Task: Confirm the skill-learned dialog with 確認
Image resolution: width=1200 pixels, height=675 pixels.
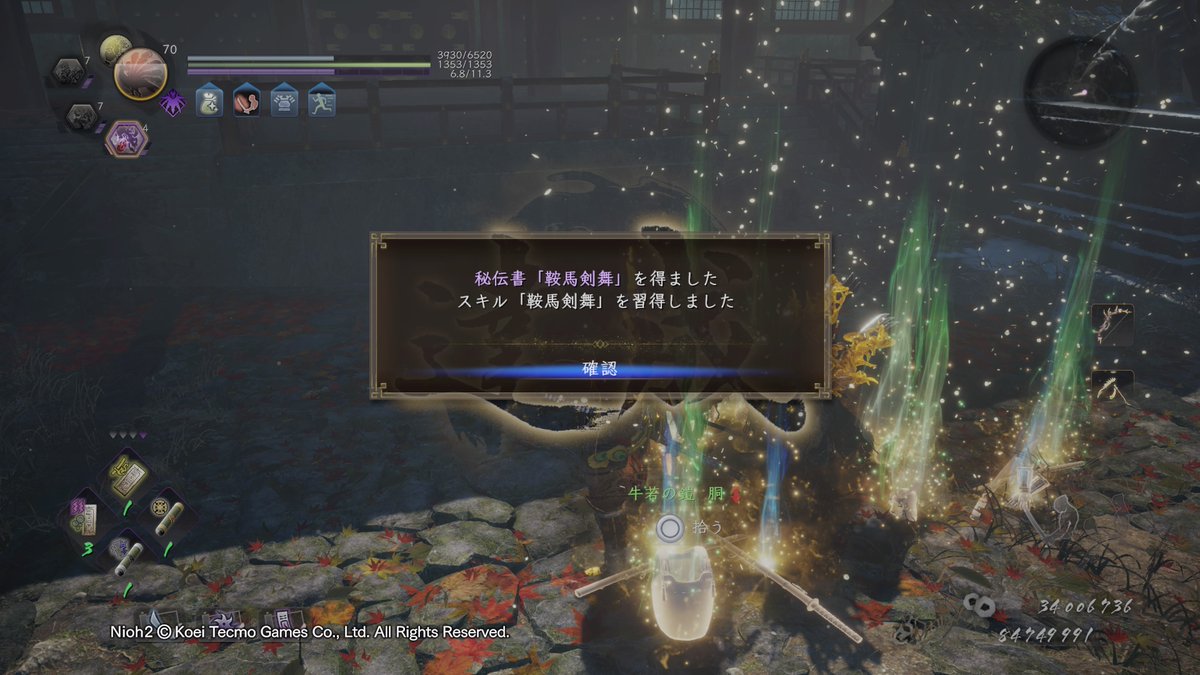Action: [x=600, y=370]
